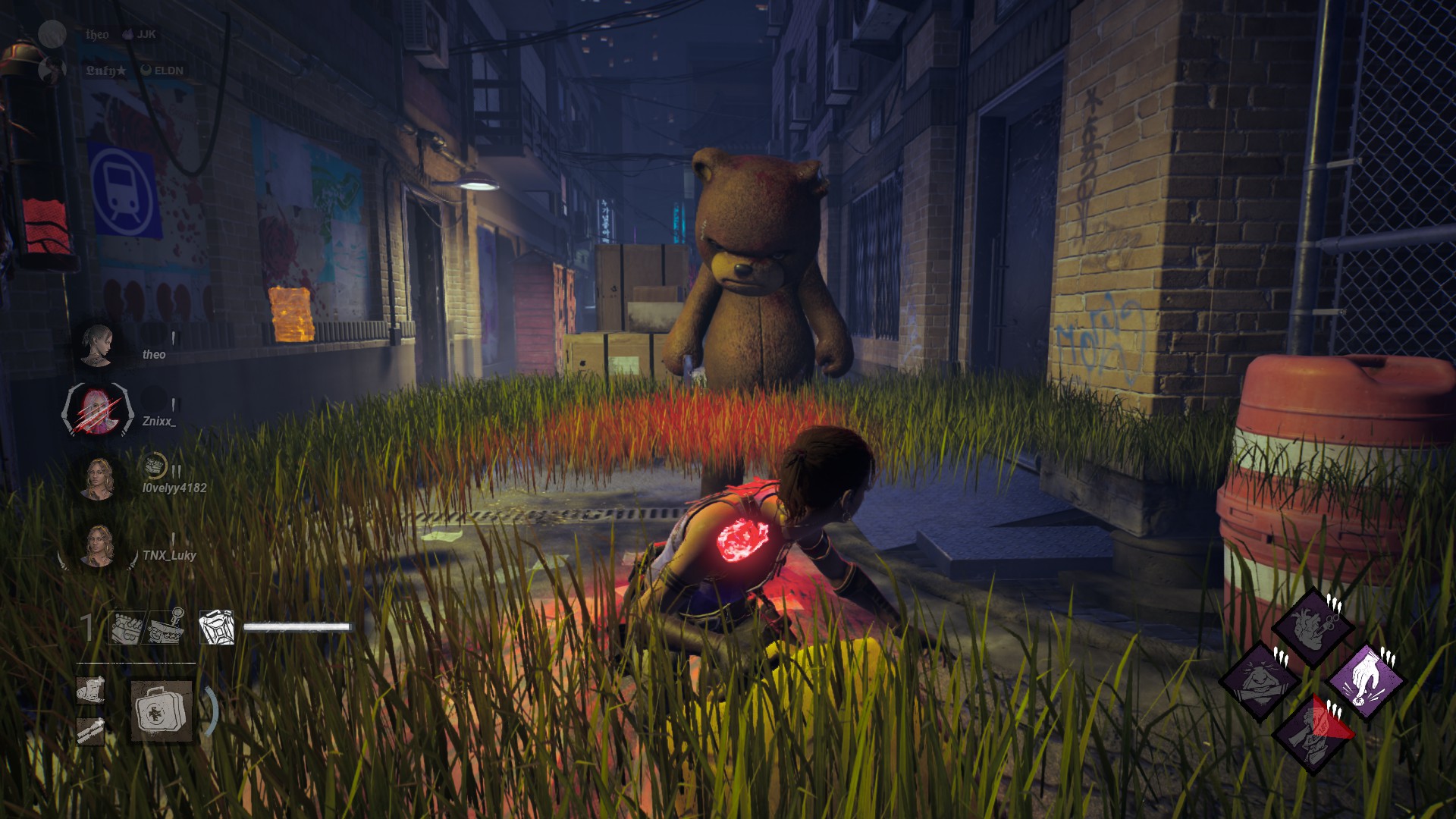
Task: Click TNX_Luky's survivor portrait
Action: point(98,546)
